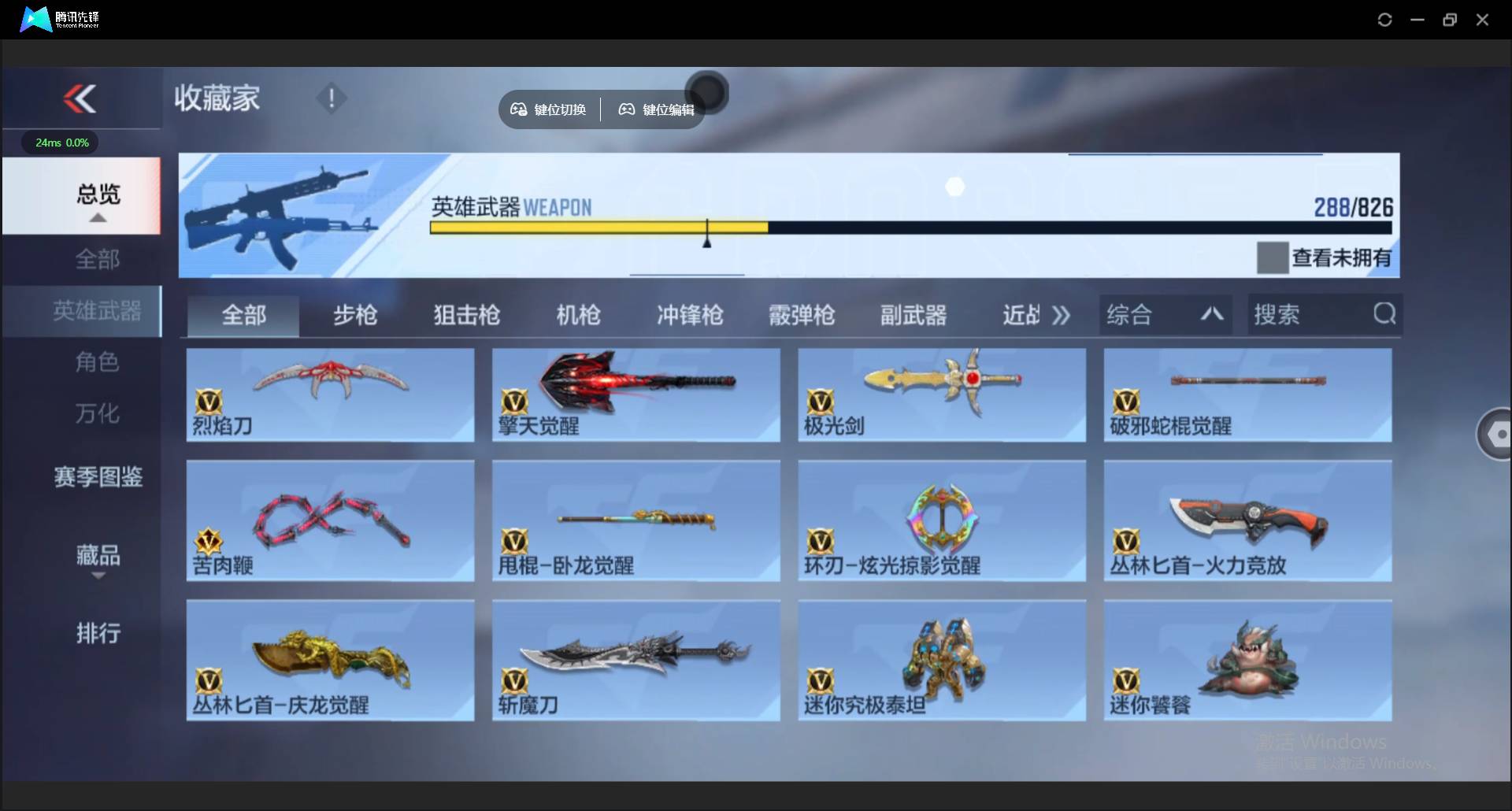Select the 极光剑 weapon card
Image resolution: width=1512 pixels, height=811 pixels.
point(942,395)
